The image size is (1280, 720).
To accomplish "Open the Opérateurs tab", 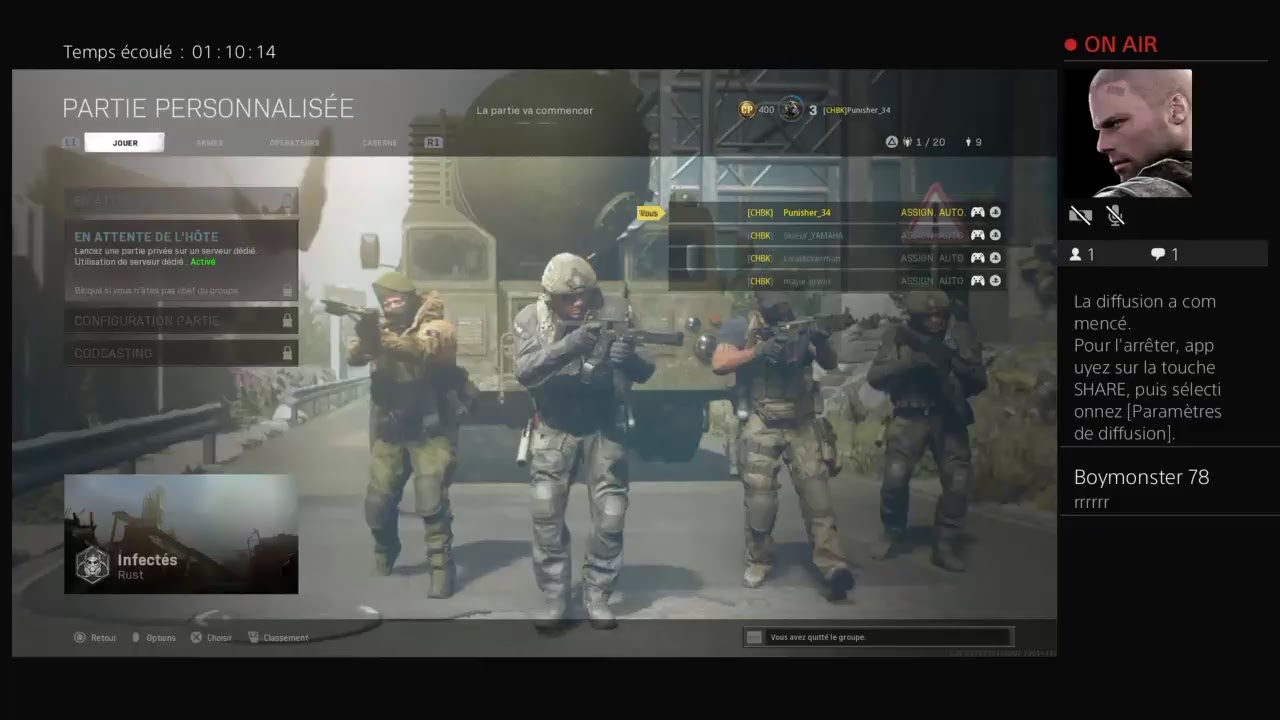I will [294, 143].
